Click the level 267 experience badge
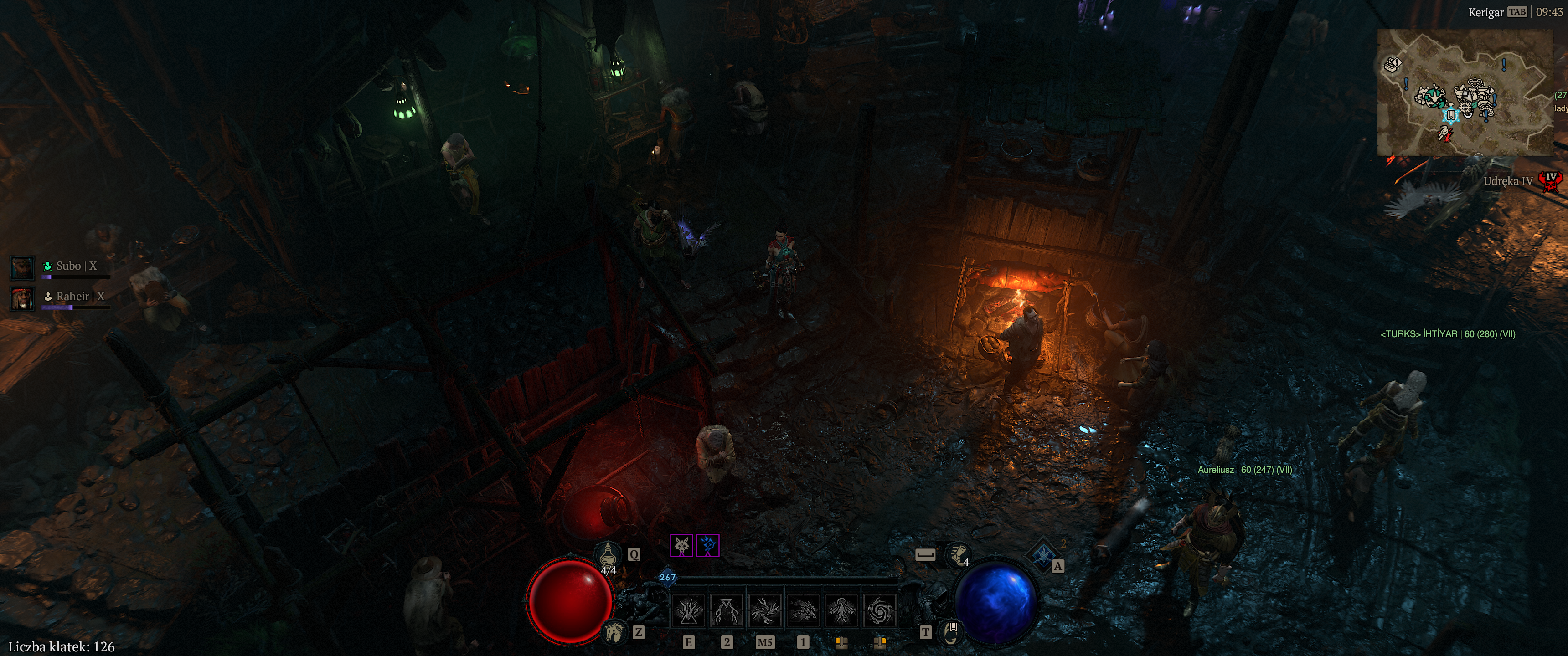The height and width of the screenshot is (656, 1568). click(667, 577)
